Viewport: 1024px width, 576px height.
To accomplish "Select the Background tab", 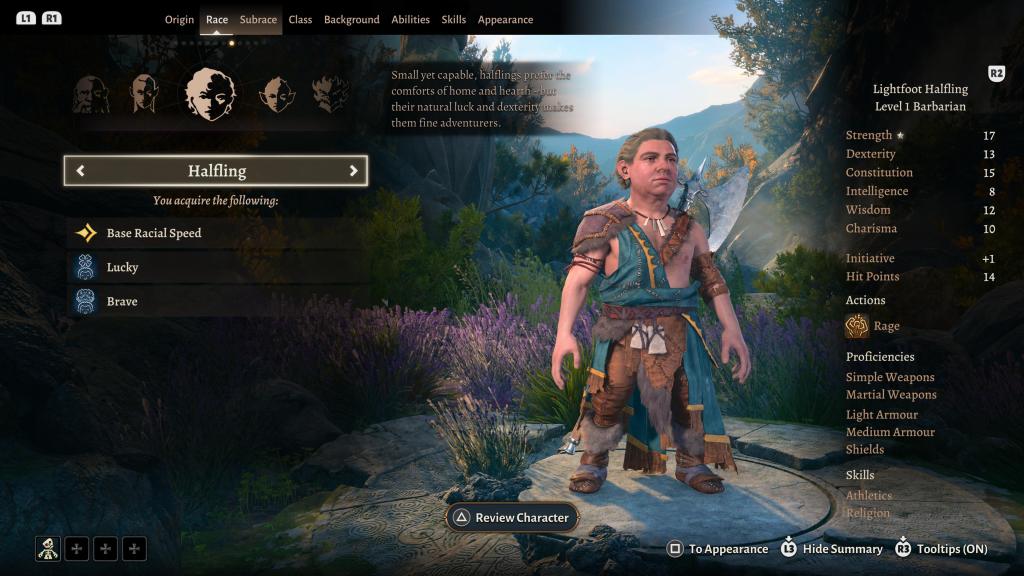I will pyautogui.click(x=351, y=20).
